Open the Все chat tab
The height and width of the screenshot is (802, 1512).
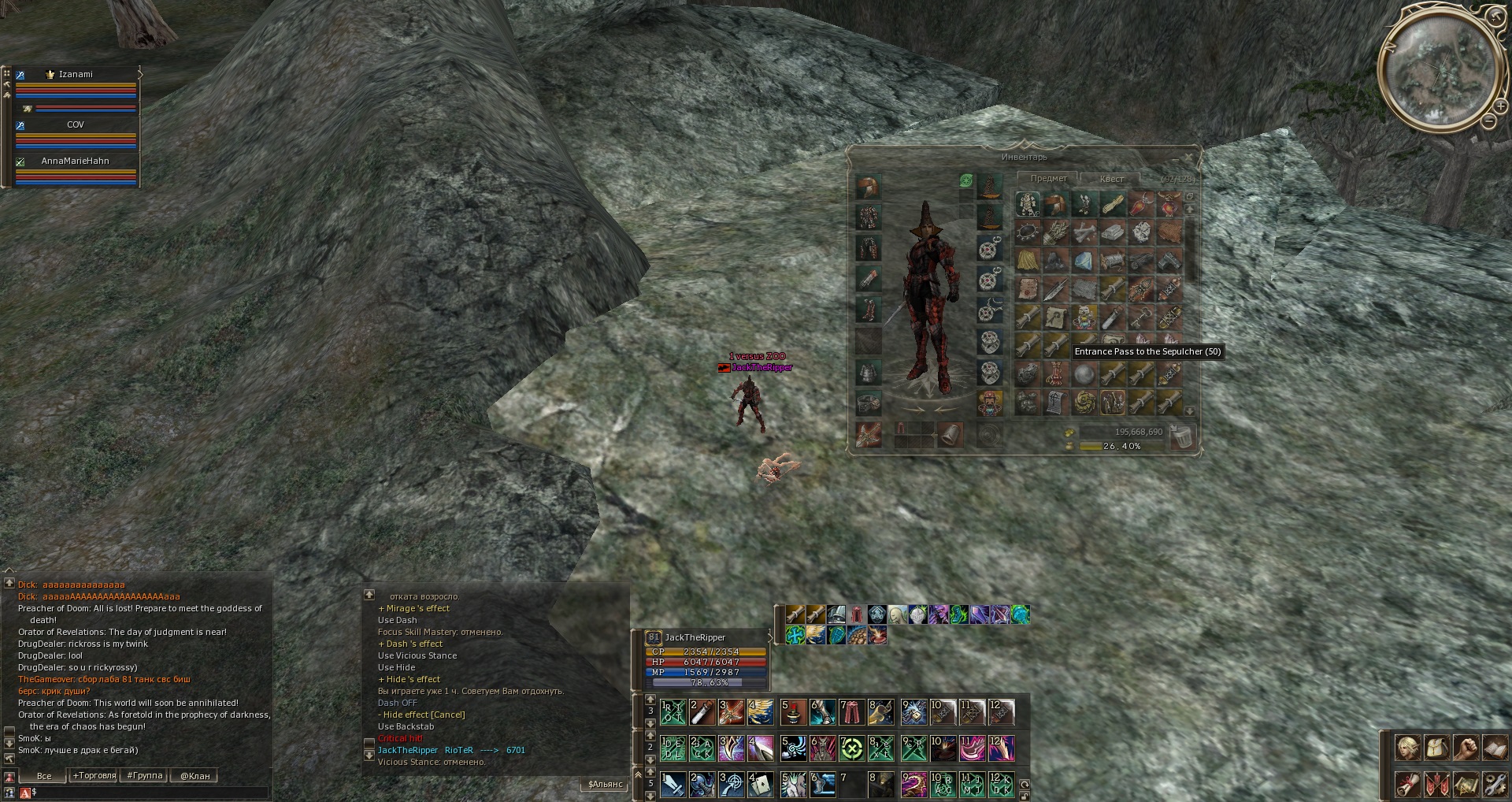pos(44,776)
